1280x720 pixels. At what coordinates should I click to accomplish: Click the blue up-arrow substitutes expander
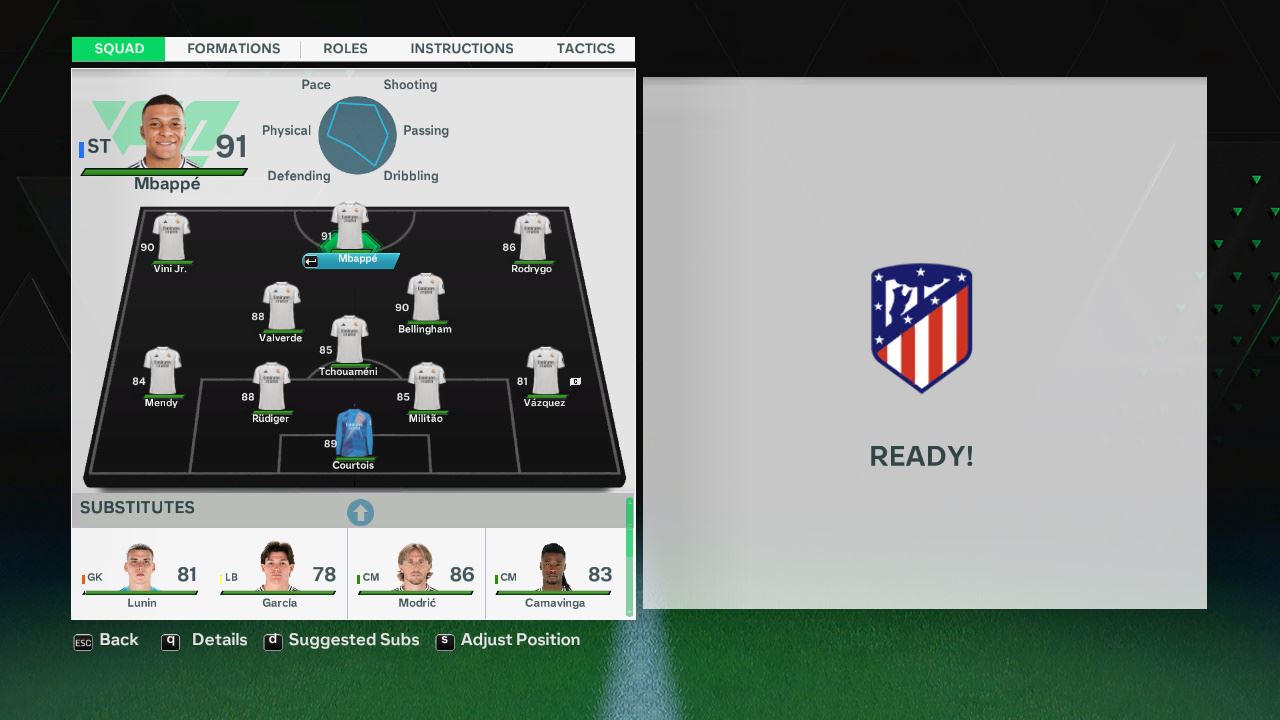tap(360, 513)
